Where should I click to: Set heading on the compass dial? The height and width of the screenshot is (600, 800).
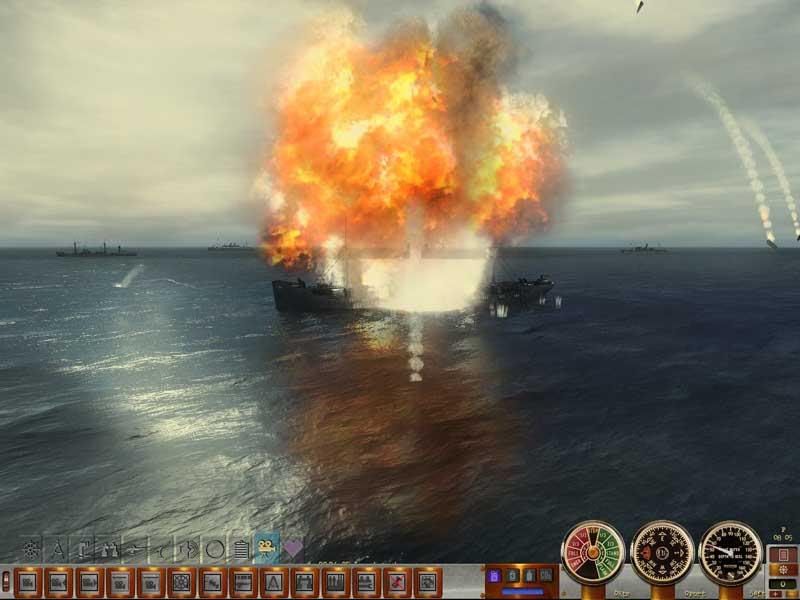(x=662, y=552)
